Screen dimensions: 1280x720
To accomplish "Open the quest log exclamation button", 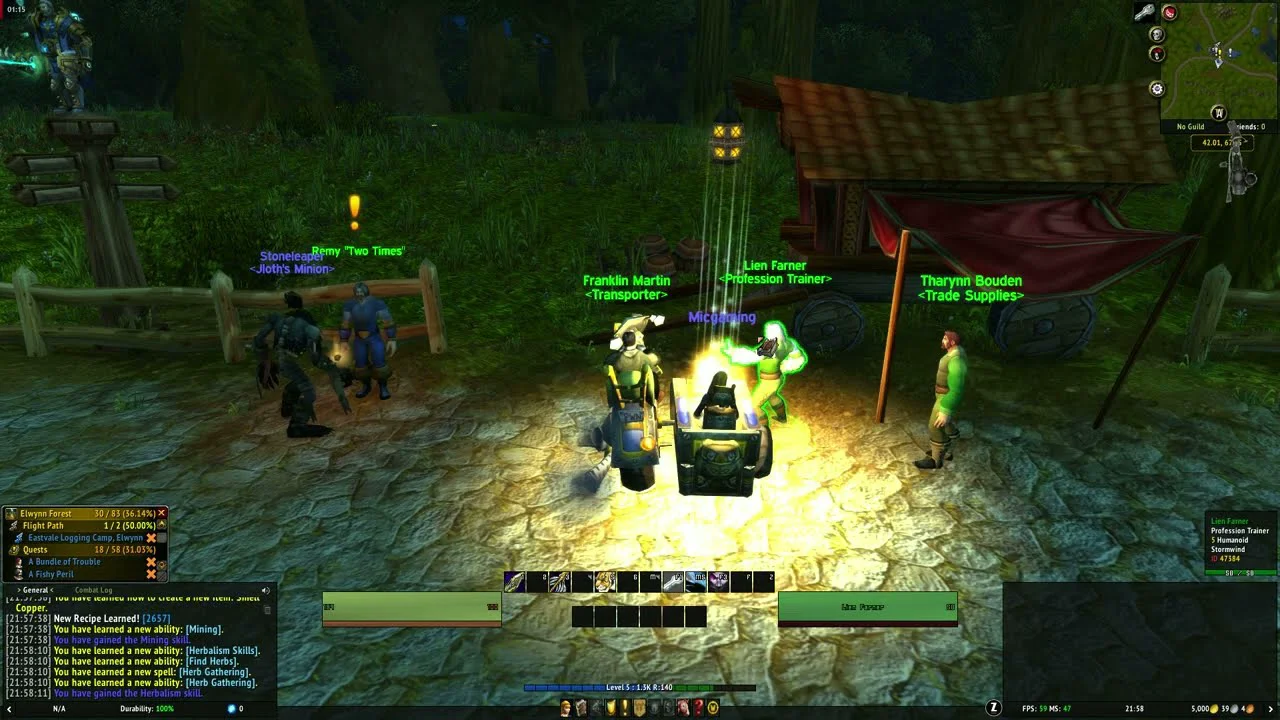I will [x=625, y=708].
